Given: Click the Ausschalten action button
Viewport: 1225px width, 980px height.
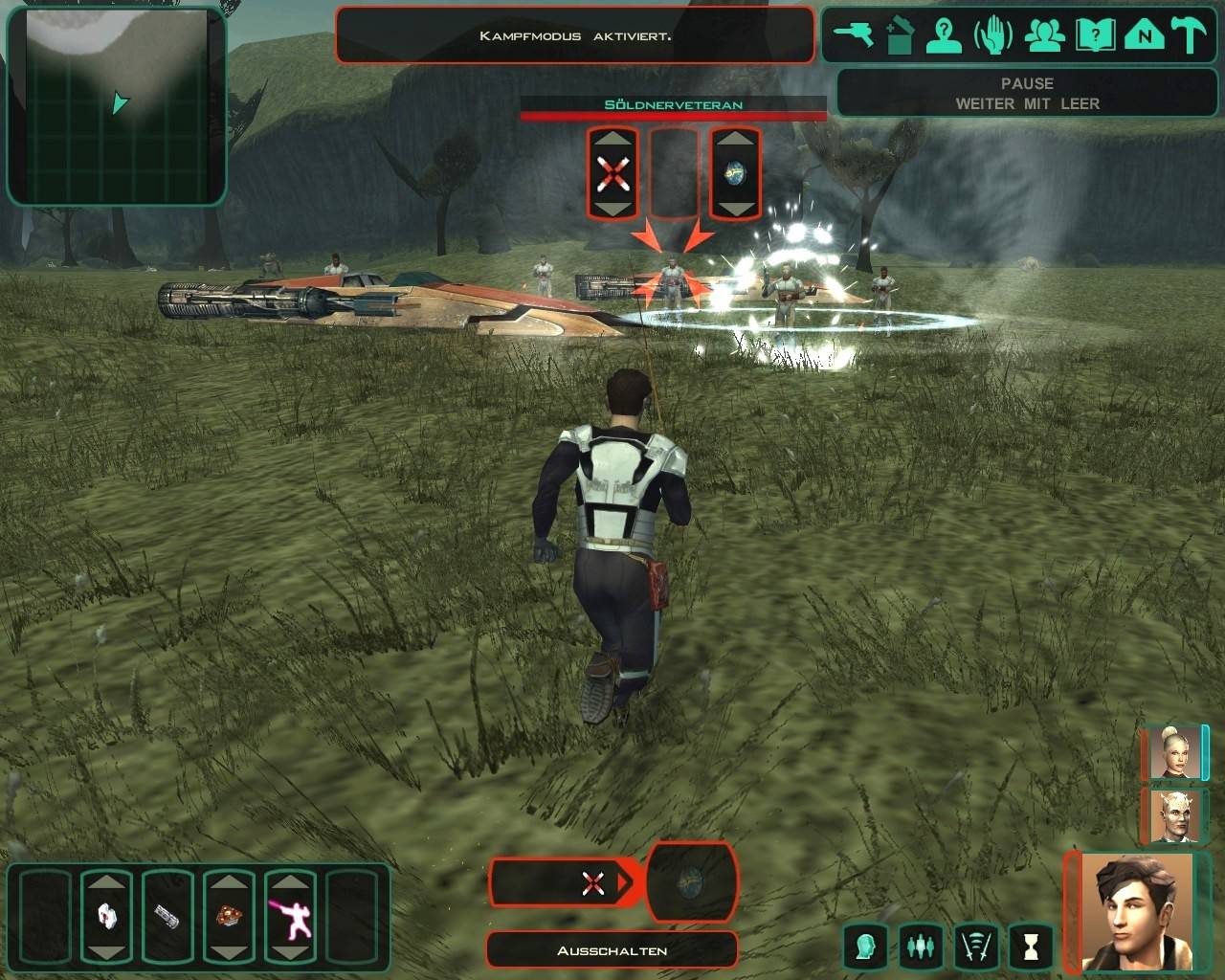Looking at the screenshot, I should point(612,950).
